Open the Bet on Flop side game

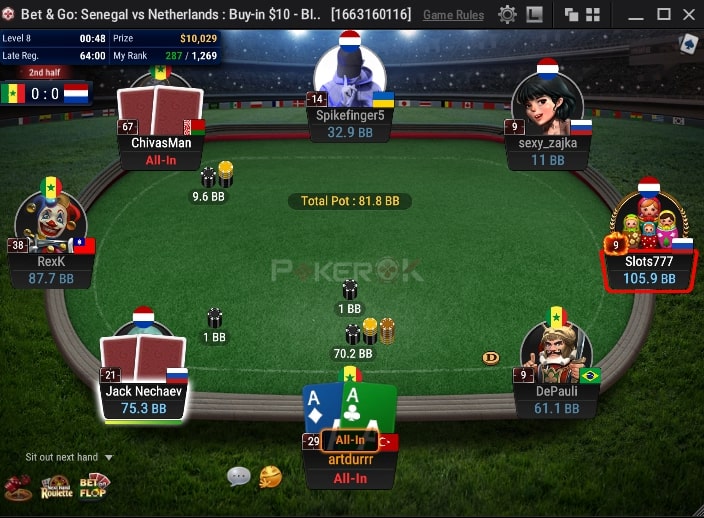pyautogui.click(x=95, y=486)
